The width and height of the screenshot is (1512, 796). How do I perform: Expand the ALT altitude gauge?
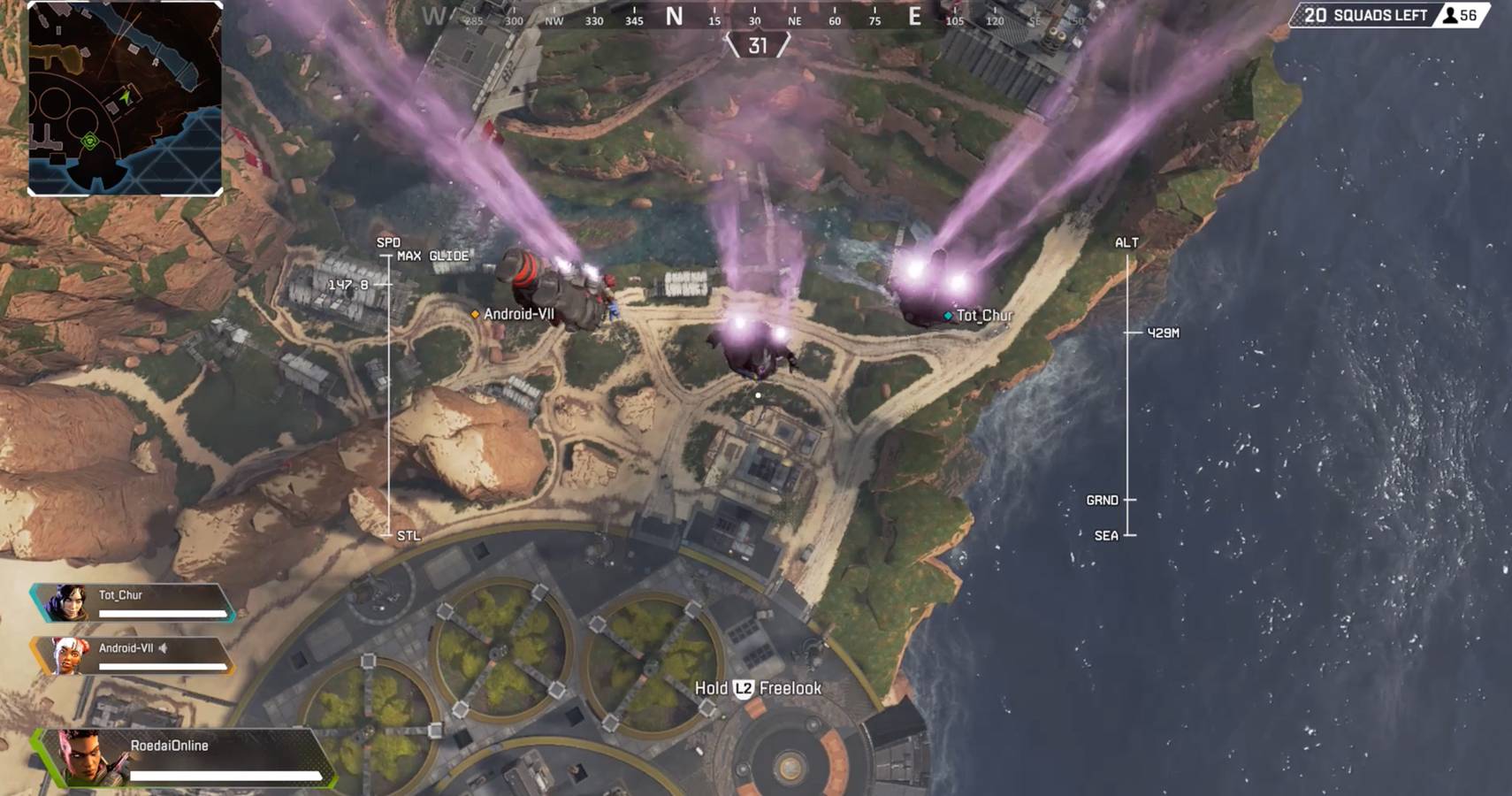click(1126, 243)
